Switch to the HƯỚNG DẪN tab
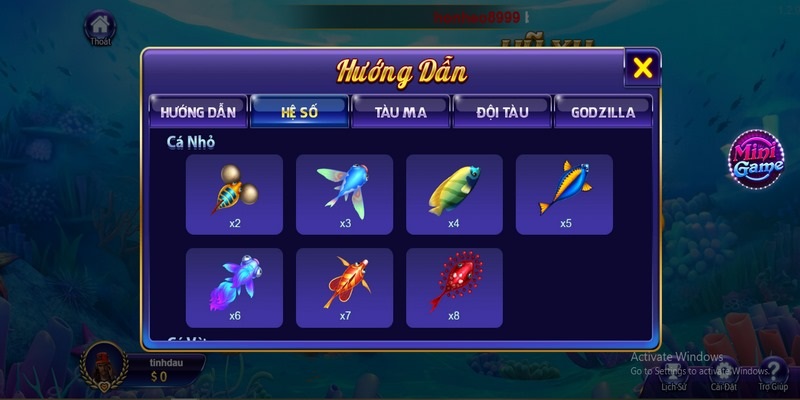 (197, 112)
